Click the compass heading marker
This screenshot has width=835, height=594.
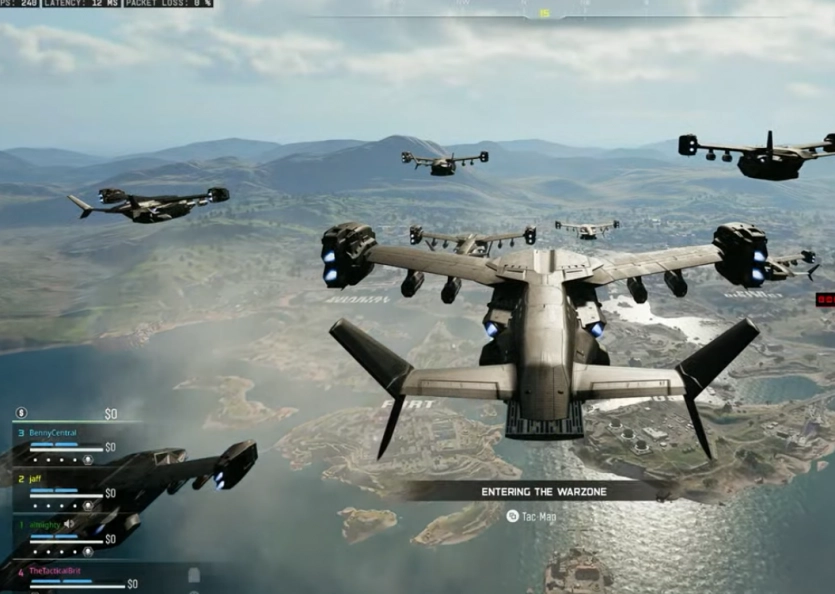[545, 13]
